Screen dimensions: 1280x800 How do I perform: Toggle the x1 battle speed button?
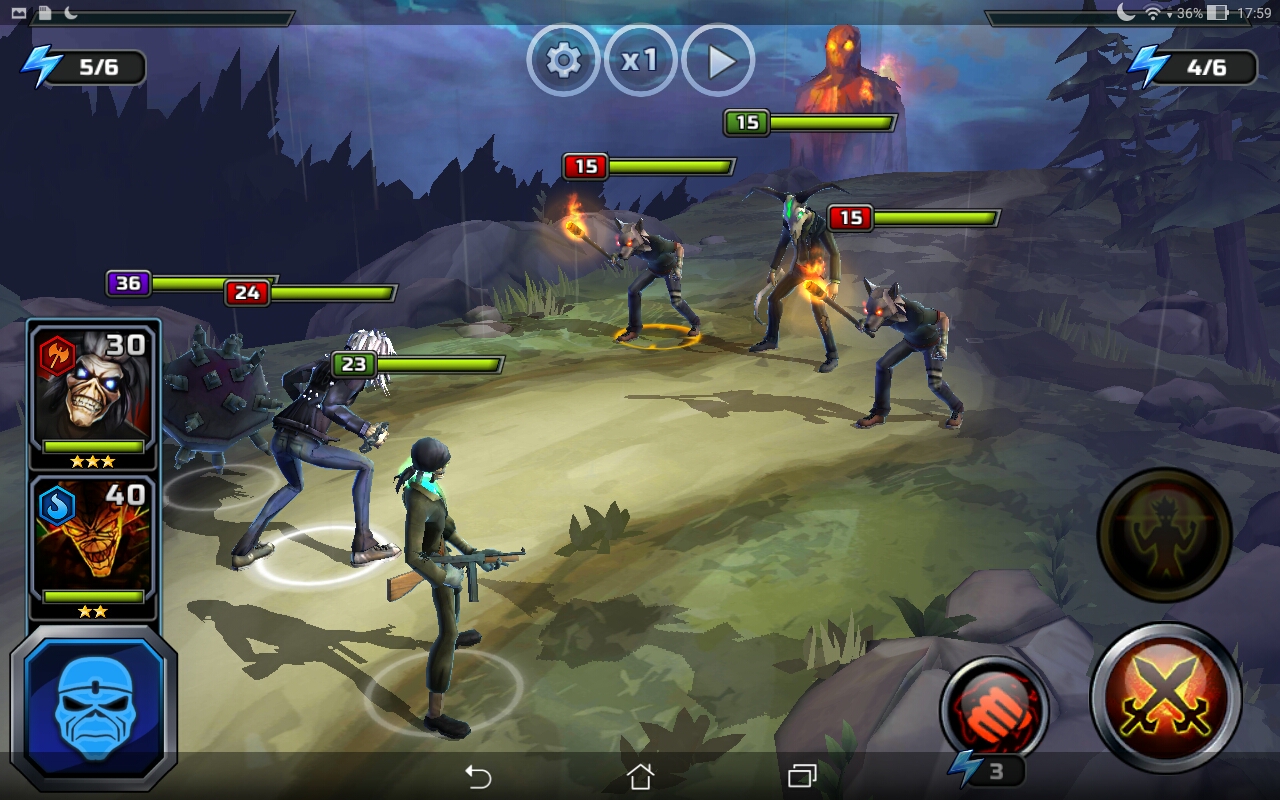pyautogui.click(x=640, y=61)
